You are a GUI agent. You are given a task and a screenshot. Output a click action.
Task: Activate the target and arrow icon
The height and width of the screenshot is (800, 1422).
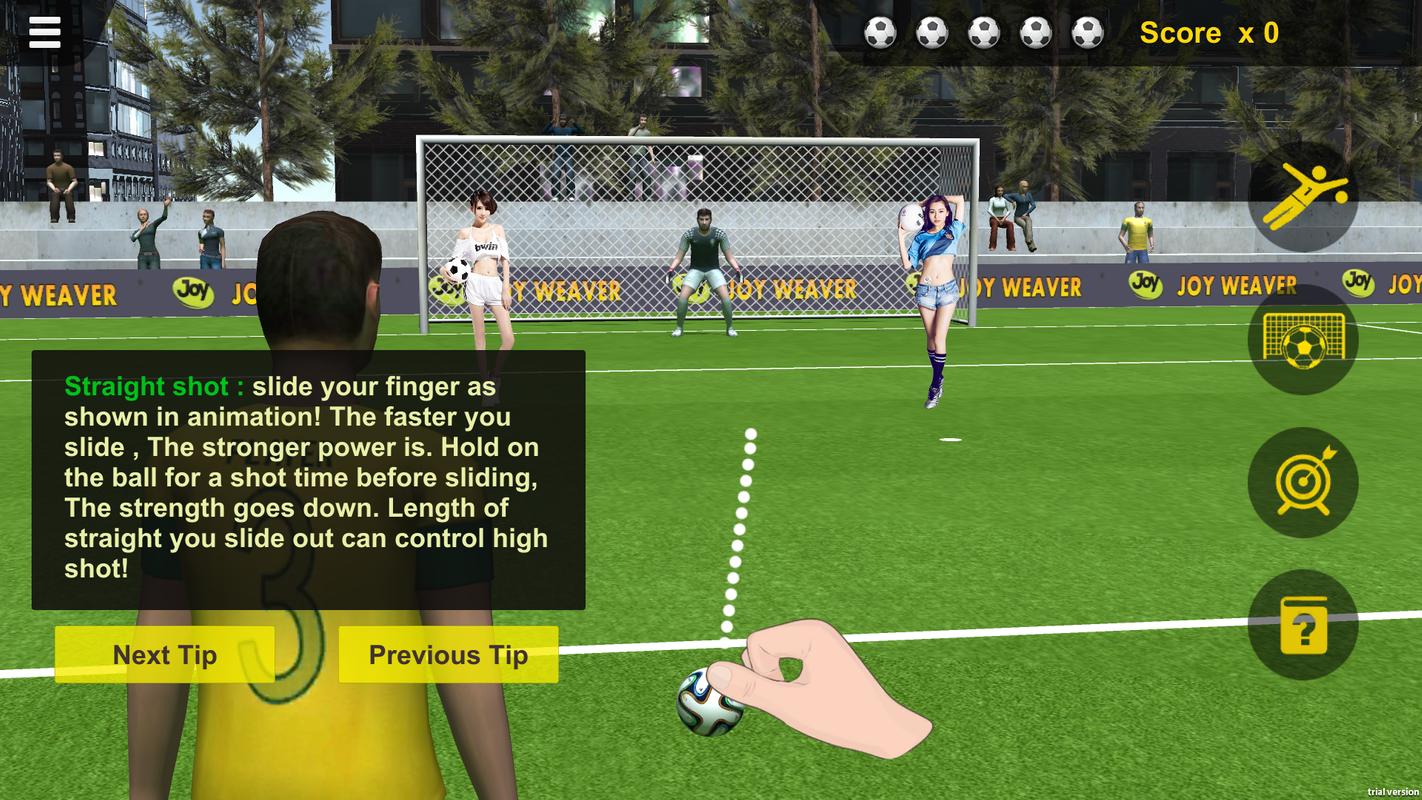pos(1303,482)
